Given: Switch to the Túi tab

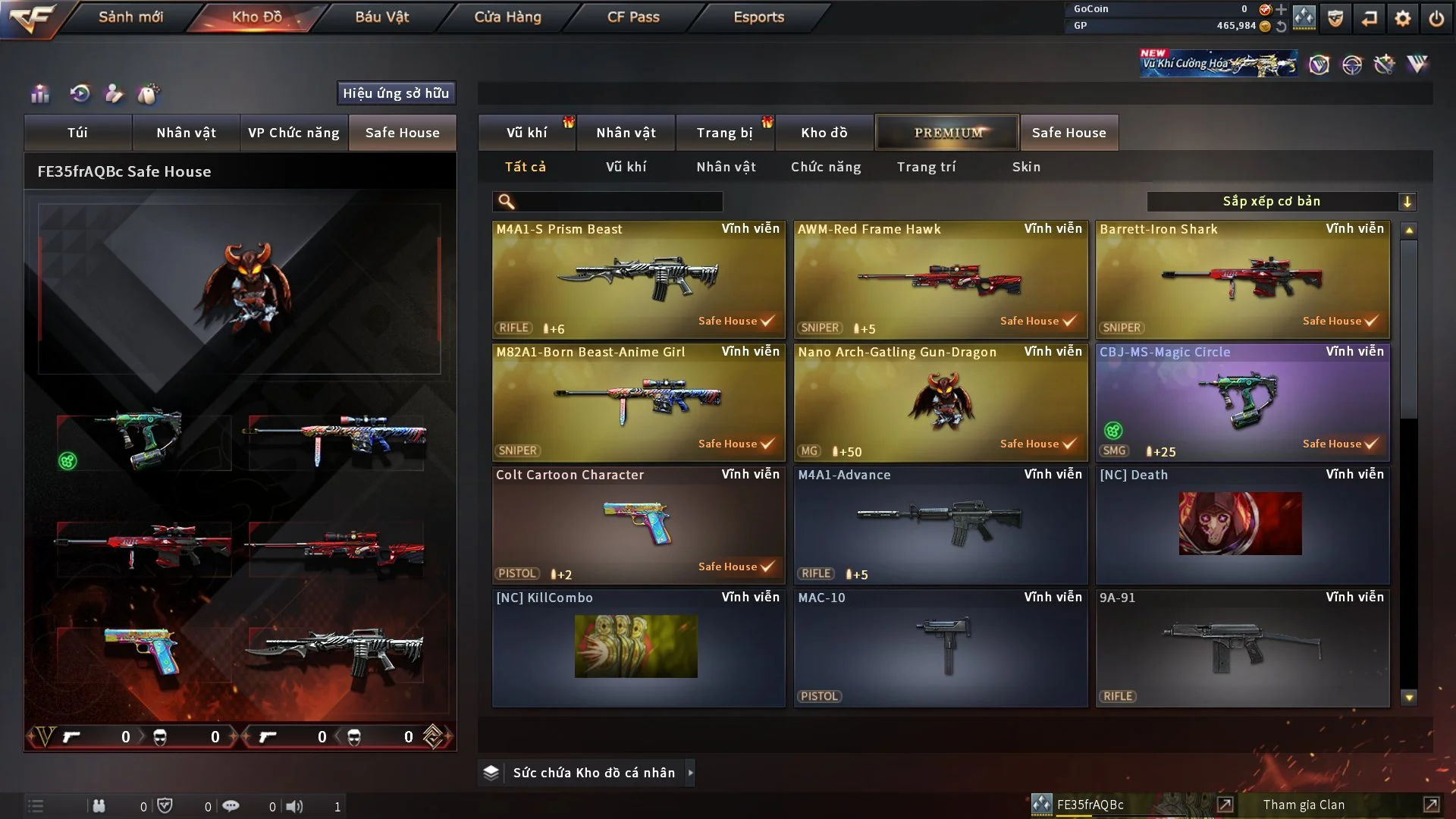Looking at the screenshot, I should (77, 133).
